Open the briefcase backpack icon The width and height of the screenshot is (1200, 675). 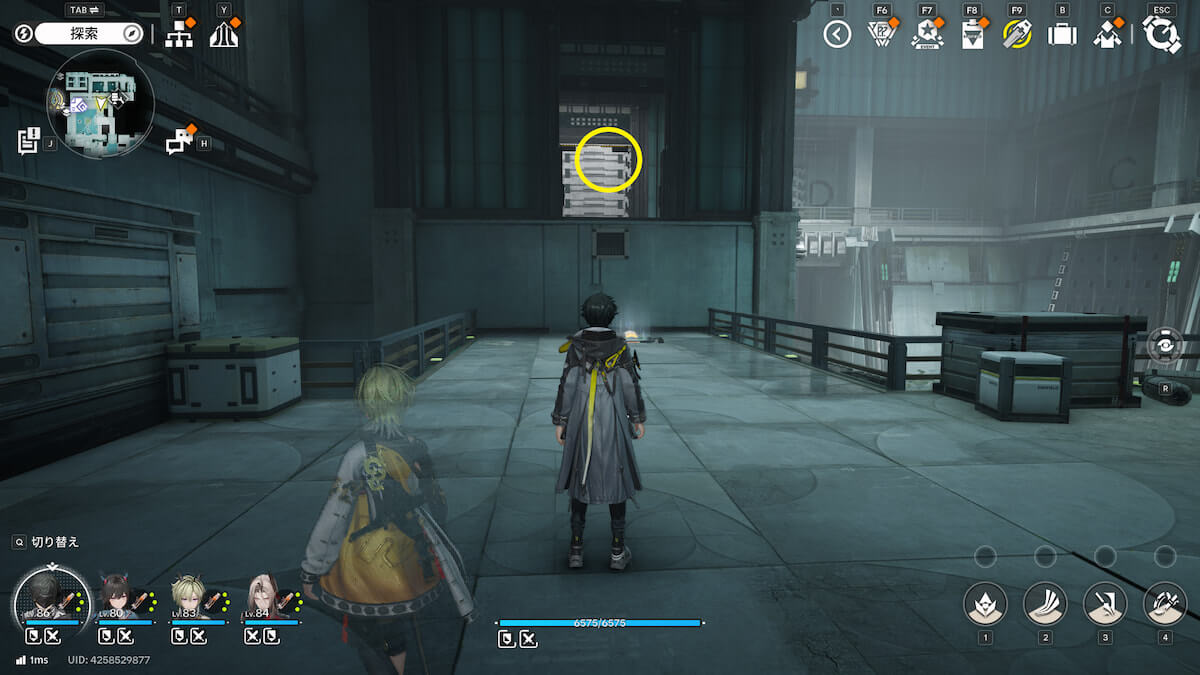coord(1061,34)
